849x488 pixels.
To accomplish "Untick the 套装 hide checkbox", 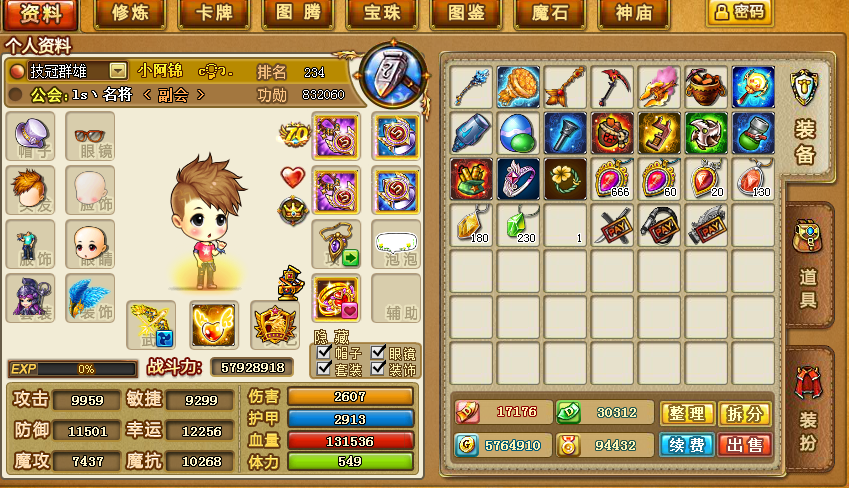I will [324, 368].
